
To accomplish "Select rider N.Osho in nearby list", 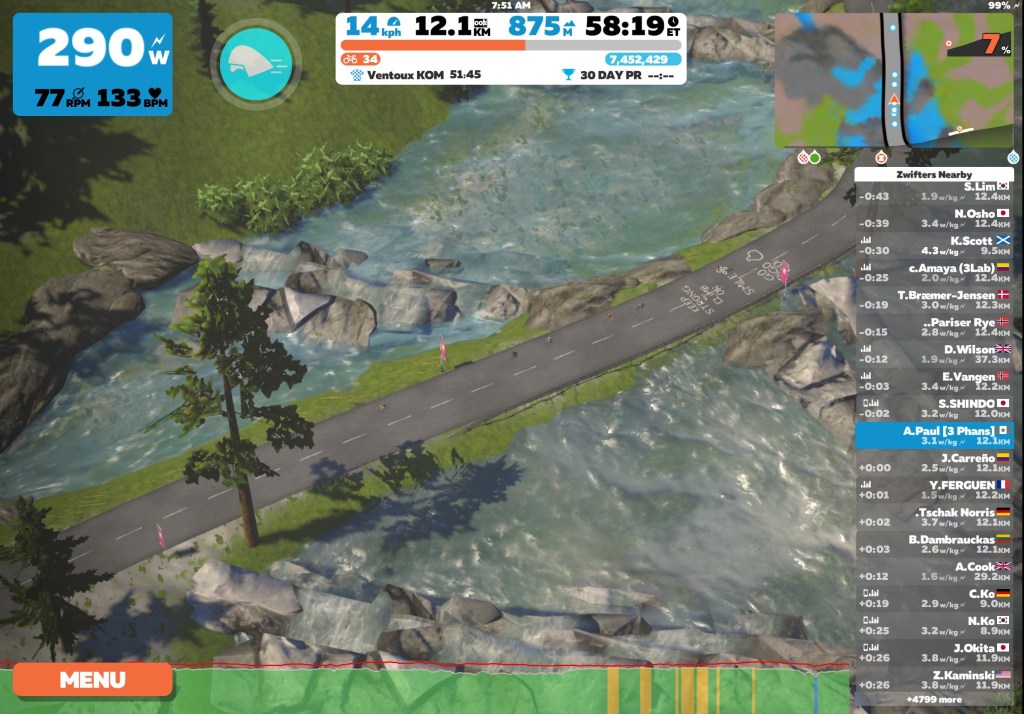I will coord(933,219).
